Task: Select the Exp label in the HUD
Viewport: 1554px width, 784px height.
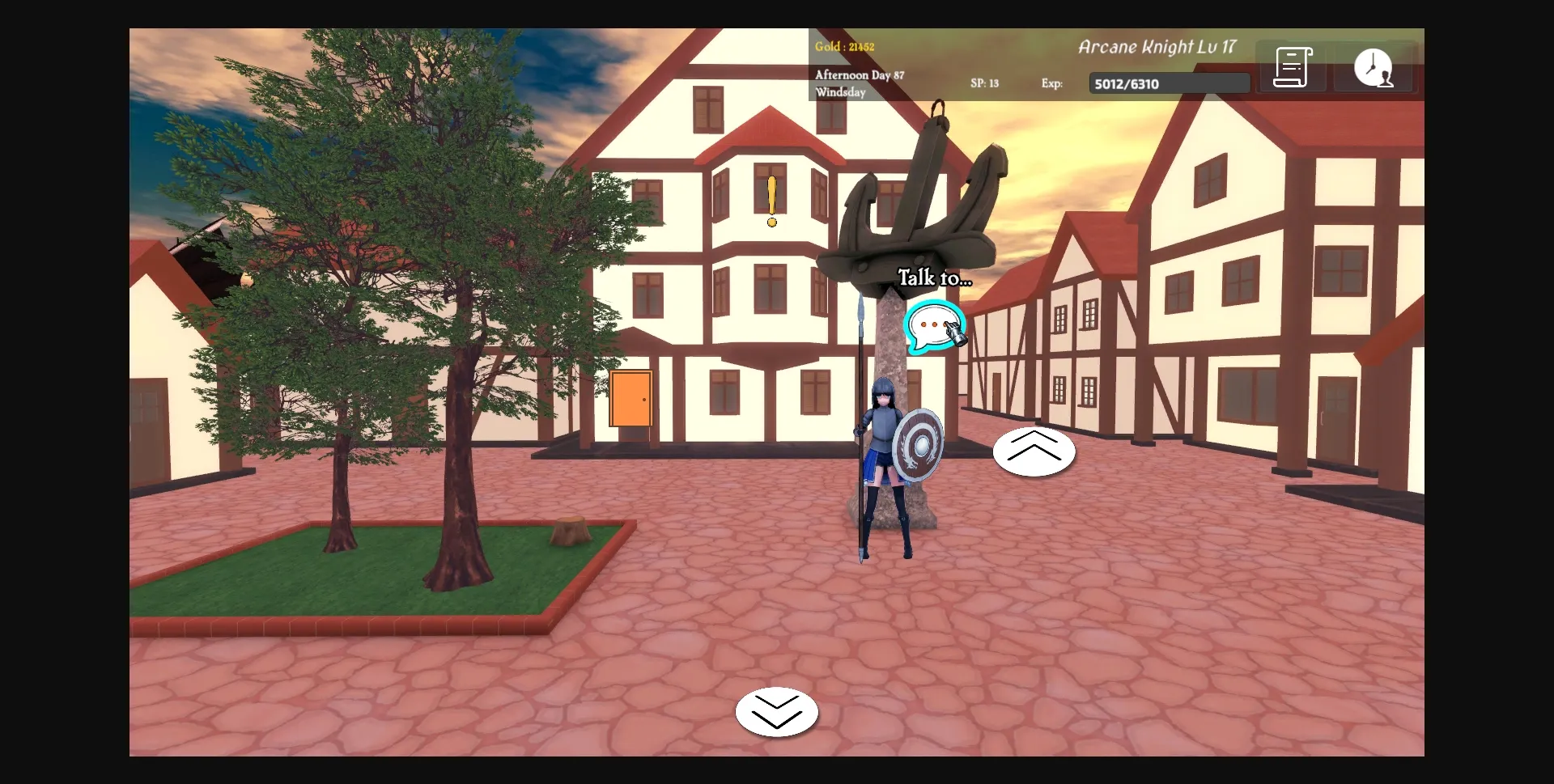Action: point(1052,83)
